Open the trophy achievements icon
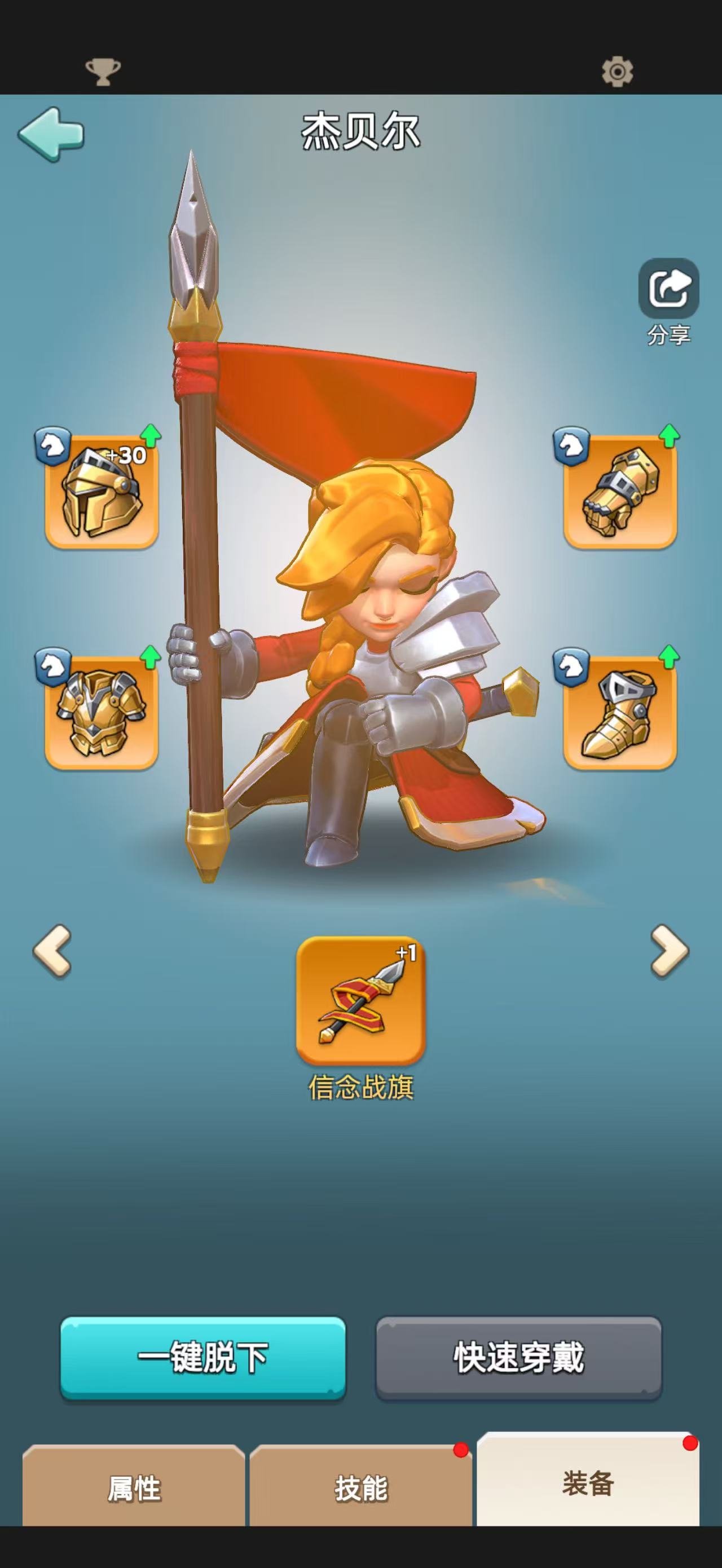The width and height of the screenshot is (722, 1568). point(103,72)
